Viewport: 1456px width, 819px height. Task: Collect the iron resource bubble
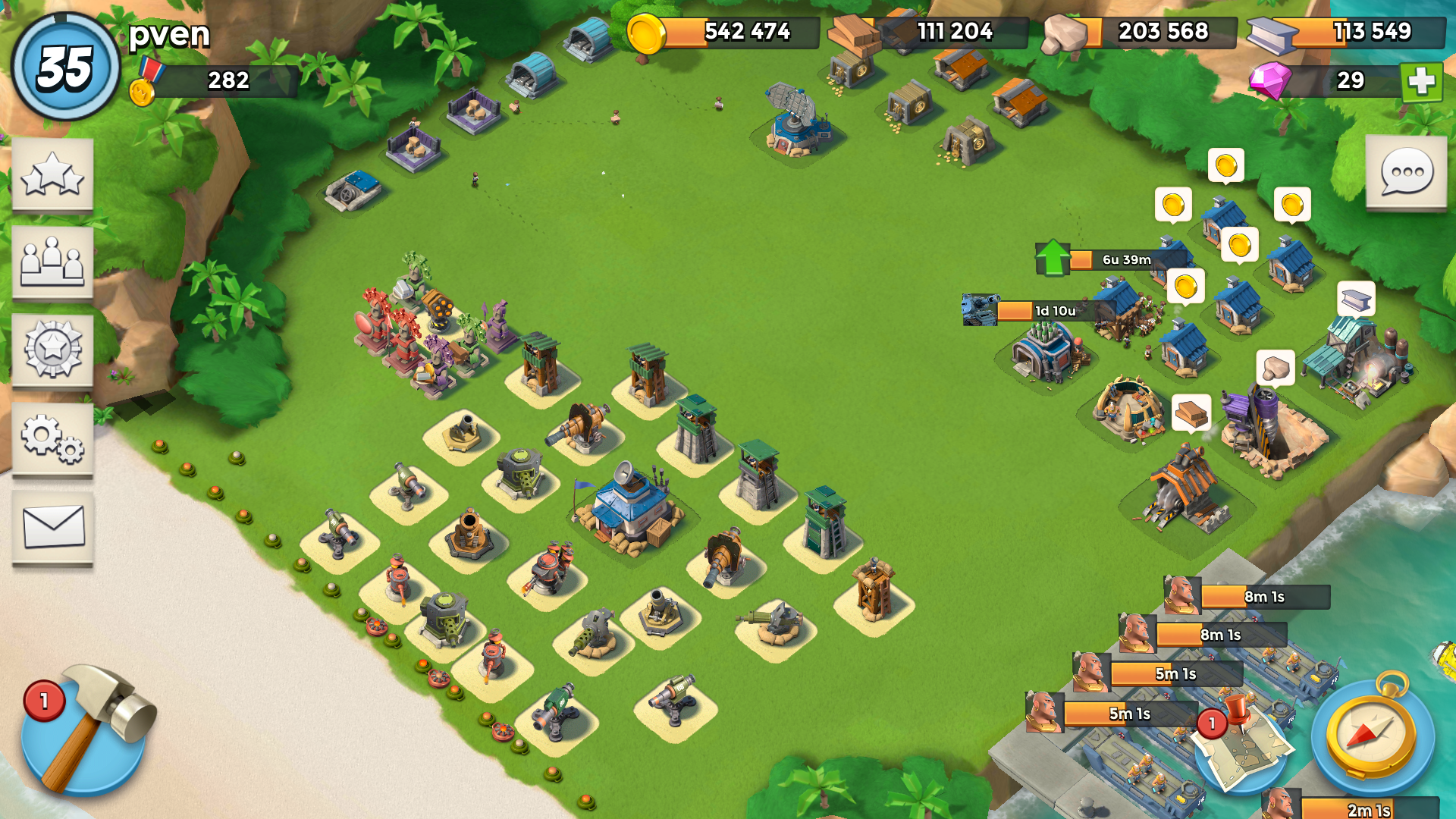pyautogui.click(x=1356, y=300)
